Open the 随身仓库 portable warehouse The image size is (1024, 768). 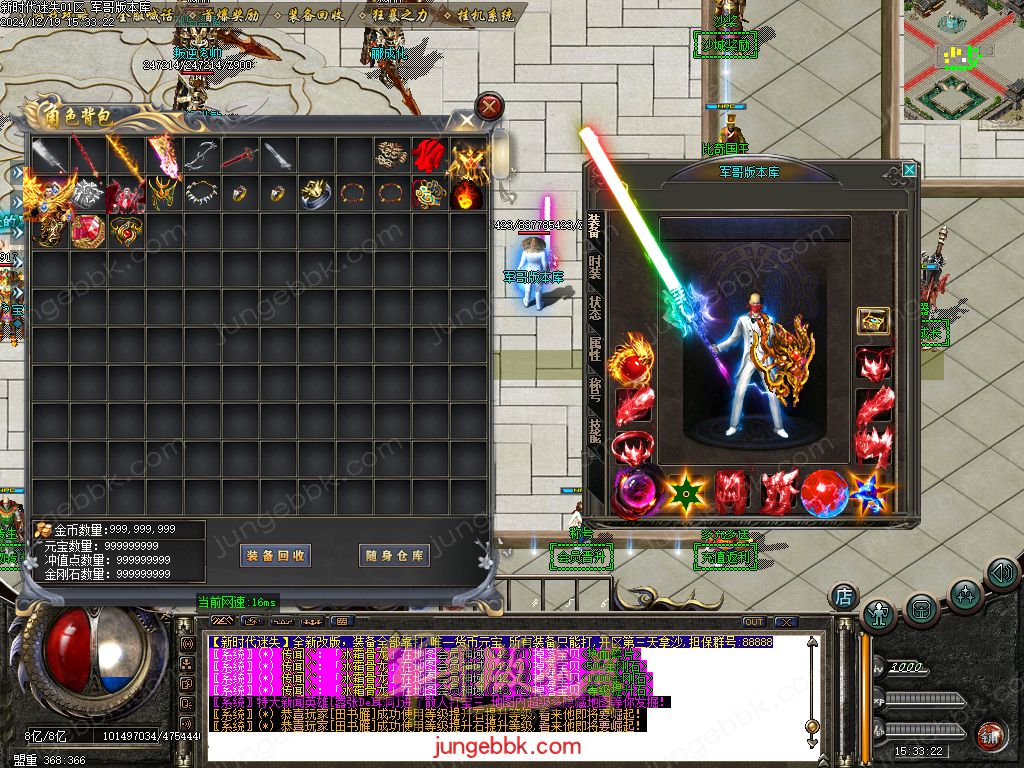pos(394,556)
